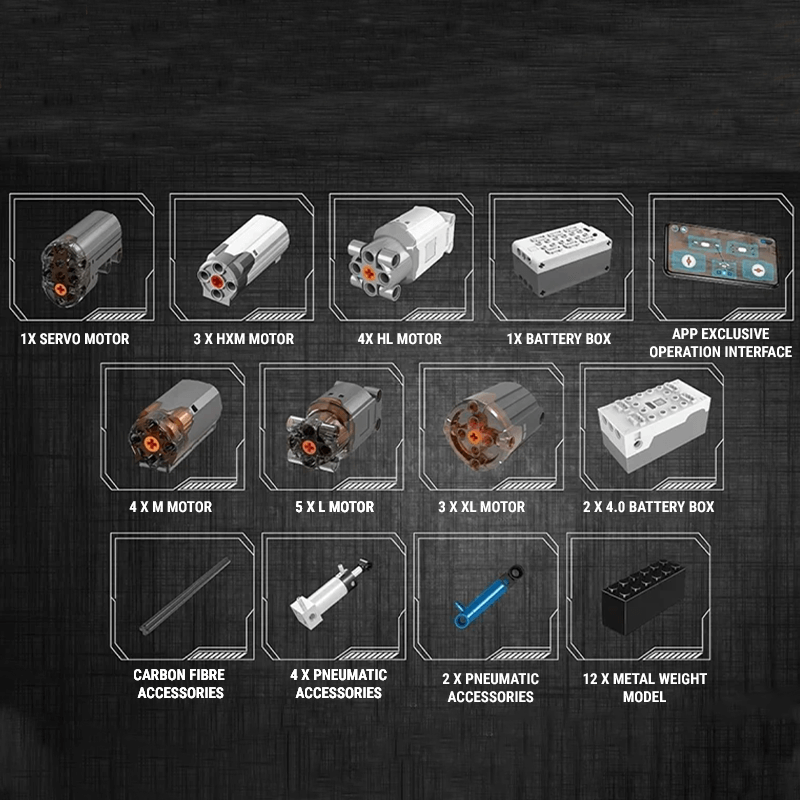Pick the 4X HL Motor tile
Screen dimensions: 800x800
click(x=400, y=257)
